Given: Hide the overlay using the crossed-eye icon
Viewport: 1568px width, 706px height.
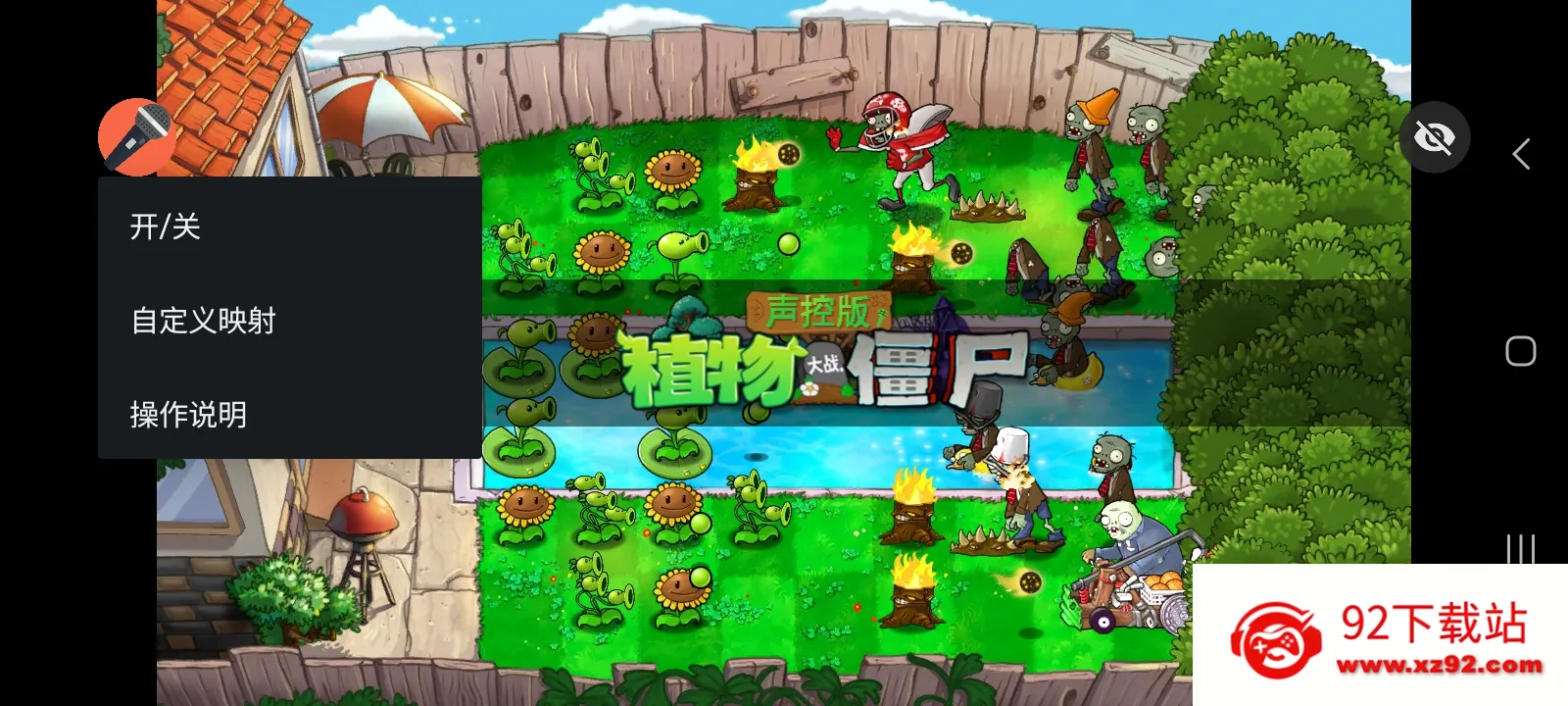Looking at the screenshot, I should [1435, 138].
